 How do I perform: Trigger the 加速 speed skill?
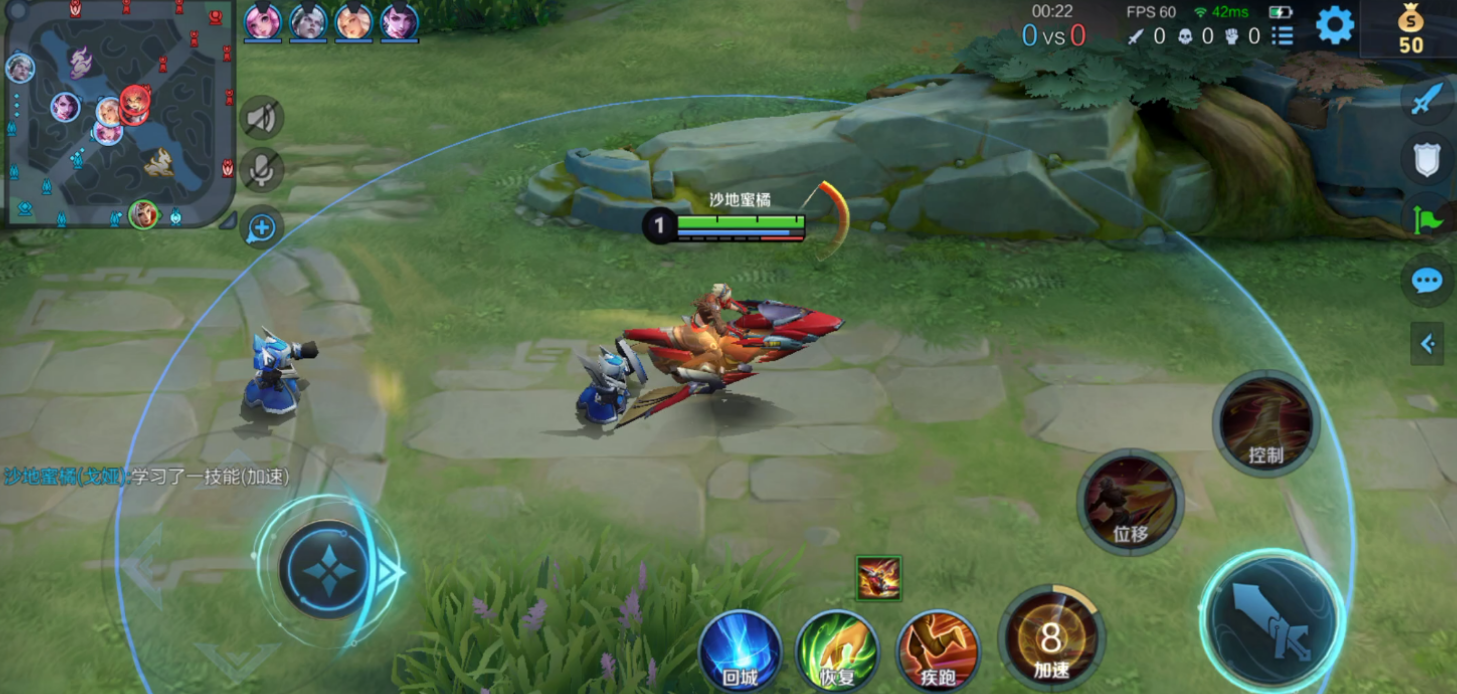[x=1051, y=639]
